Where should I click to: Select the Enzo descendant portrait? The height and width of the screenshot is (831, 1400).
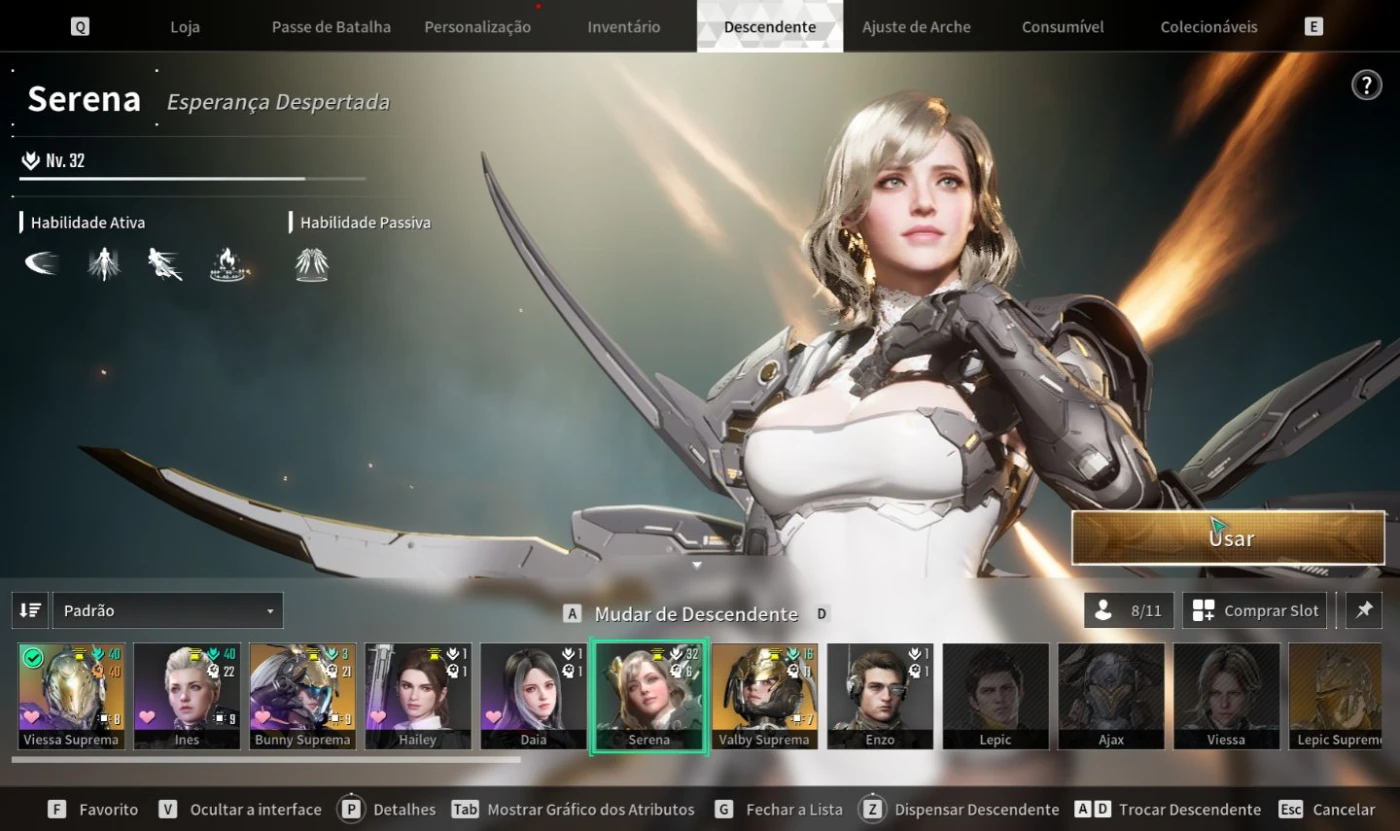point(880,695)
